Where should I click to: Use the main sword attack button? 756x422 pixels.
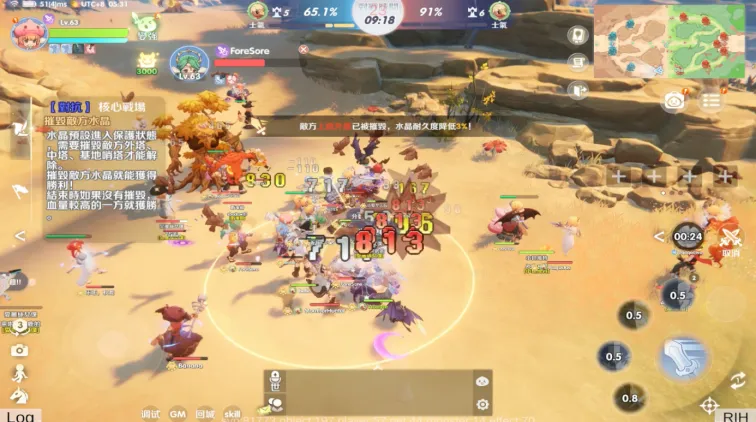tap(684, 357)
